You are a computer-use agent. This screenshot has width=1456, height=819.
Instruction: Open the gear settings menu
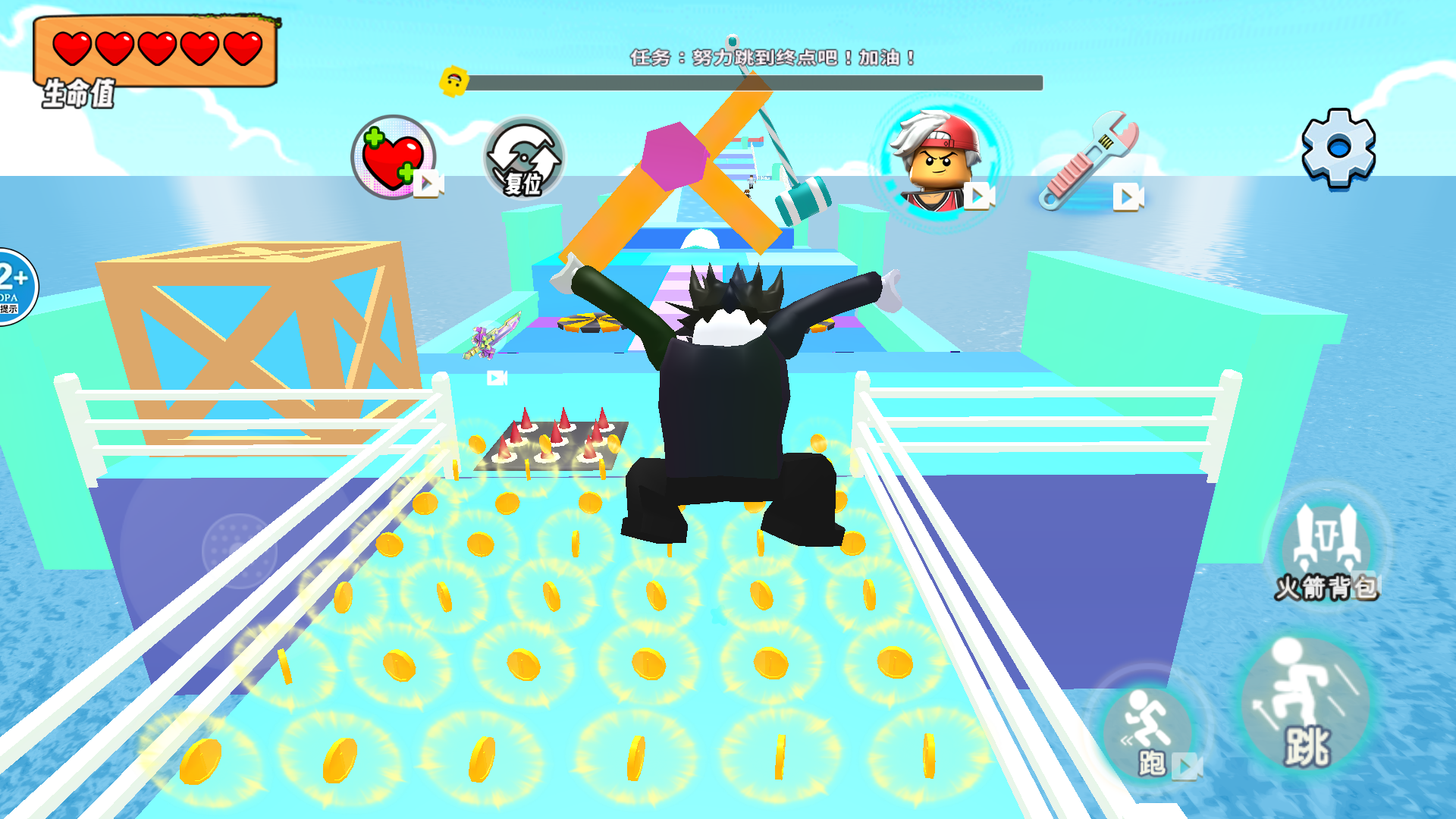point(1338,148)
